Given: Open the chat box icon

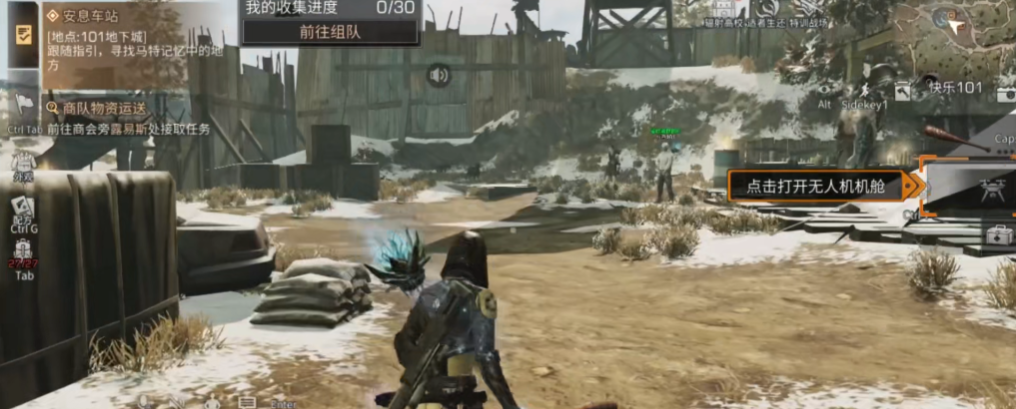Looking at the screenshot, I should click(x=246, y=403).
